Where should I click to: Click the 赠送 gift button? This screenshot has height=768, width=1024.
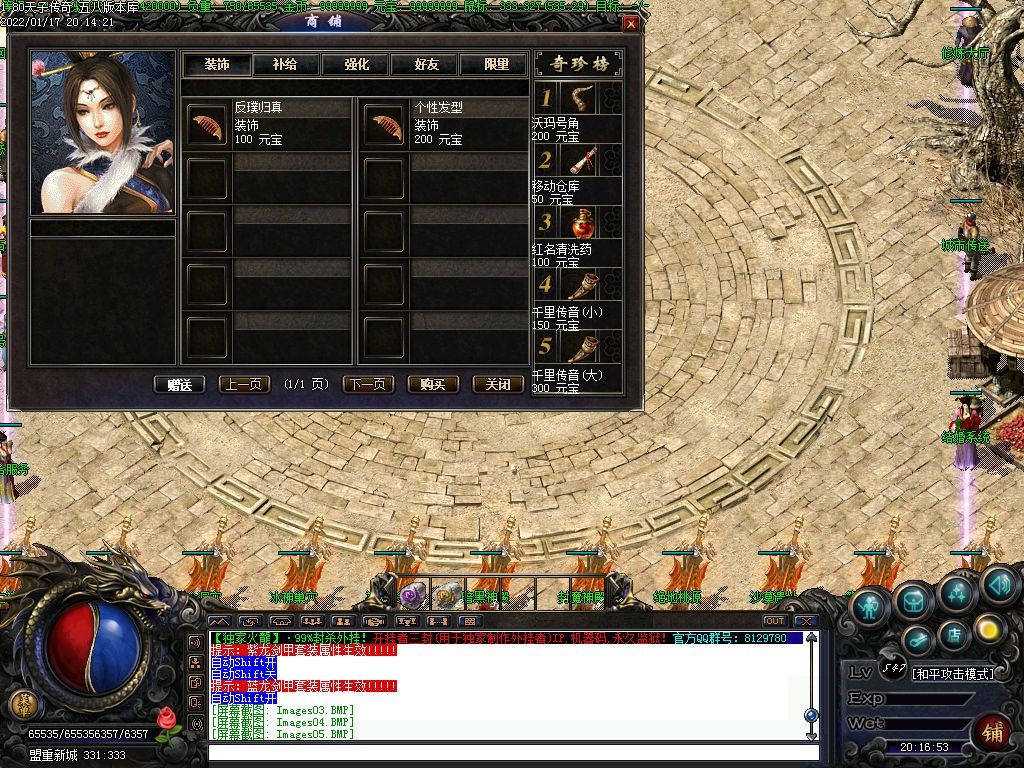click(x=180, y=384)
